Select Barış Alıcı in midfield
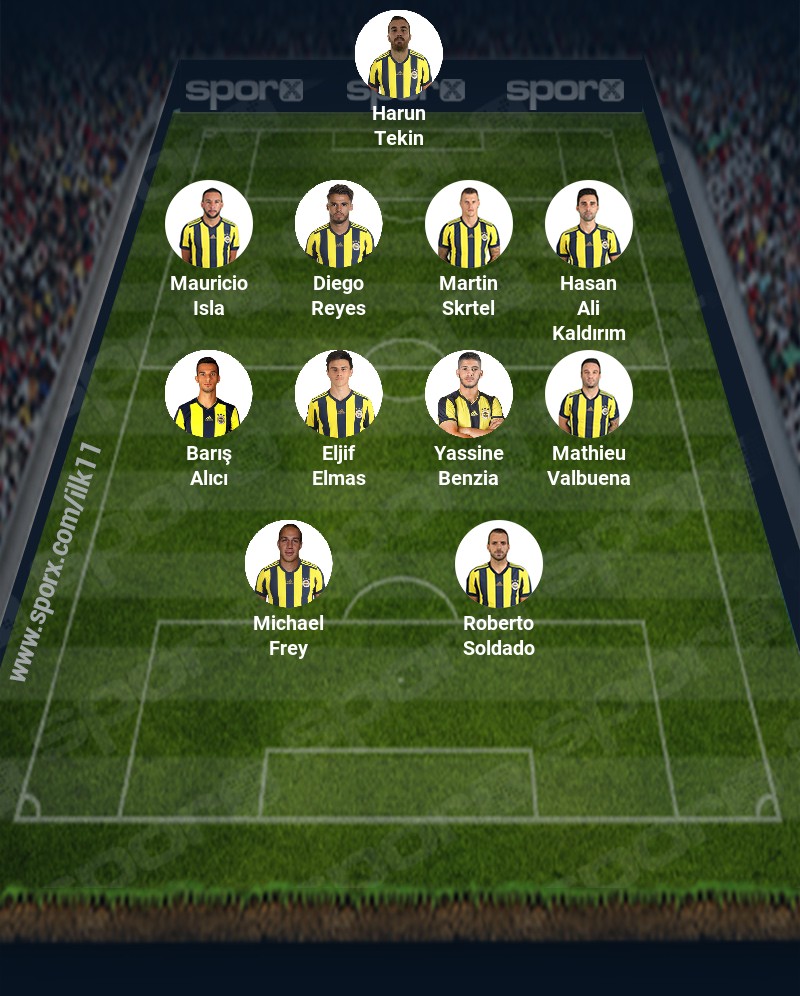The image size is (800, 996). (209, 394)
